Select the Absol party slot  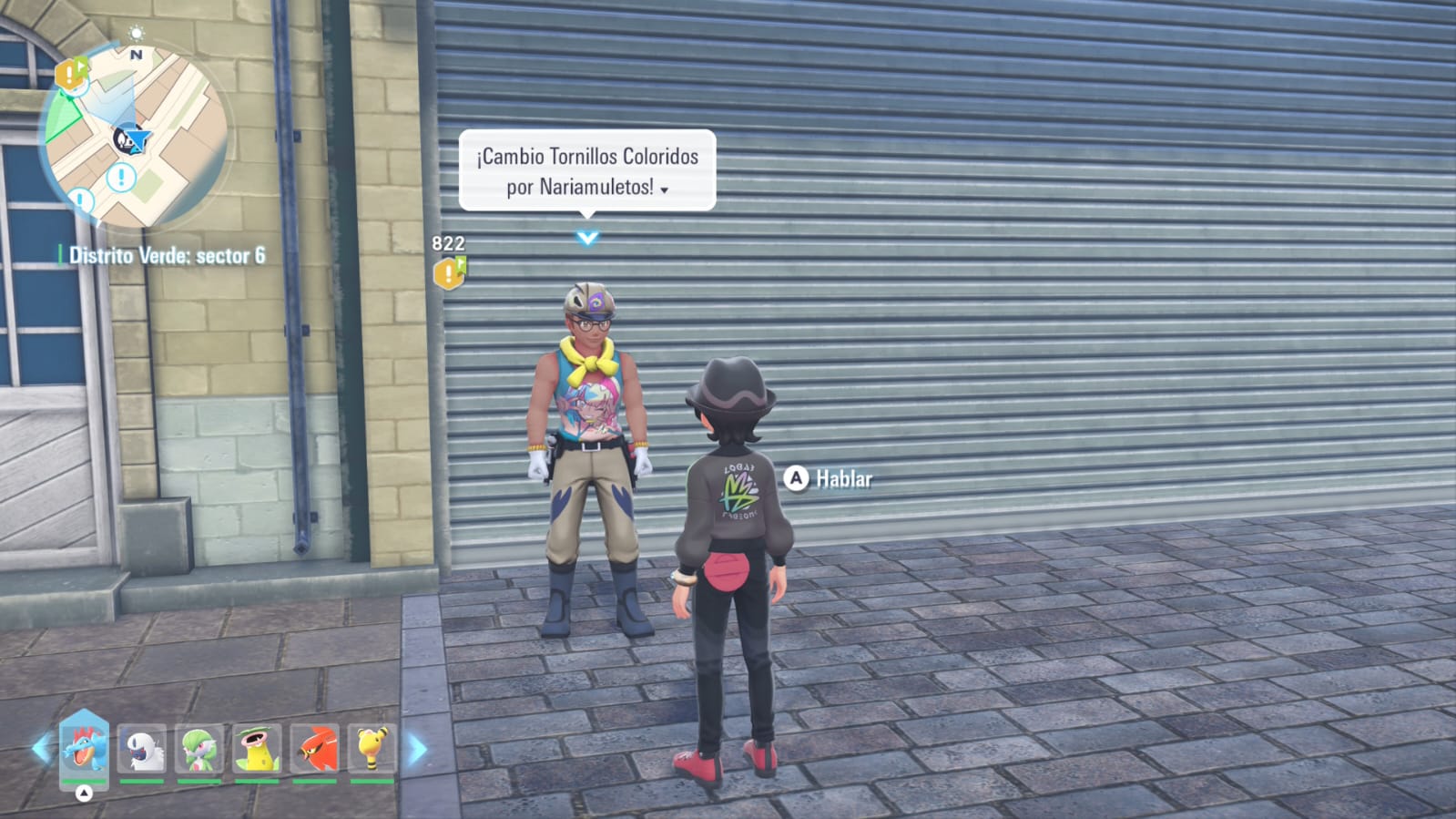click(x=142, y=750)
